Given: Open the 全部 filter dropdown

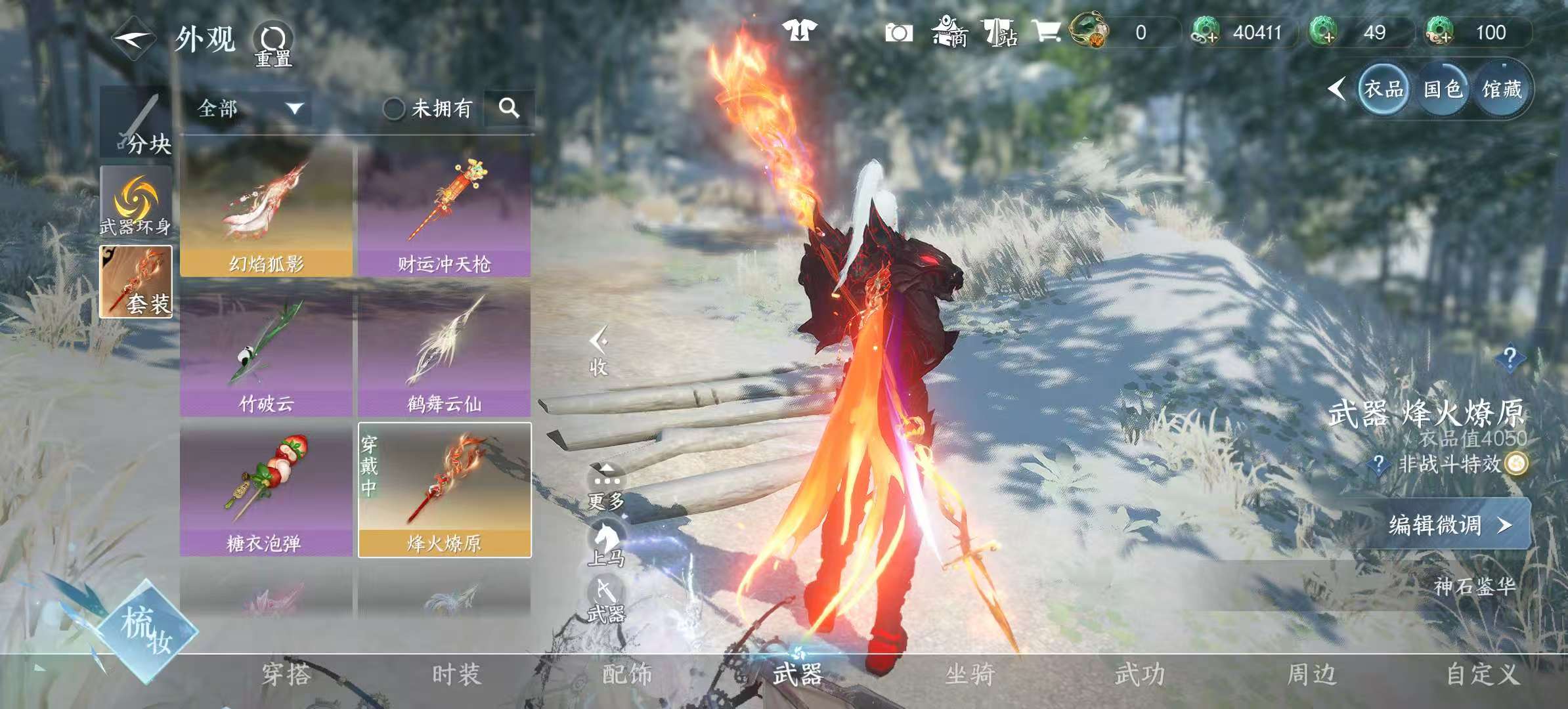Looking at the screenshot, I should point(251,108).
